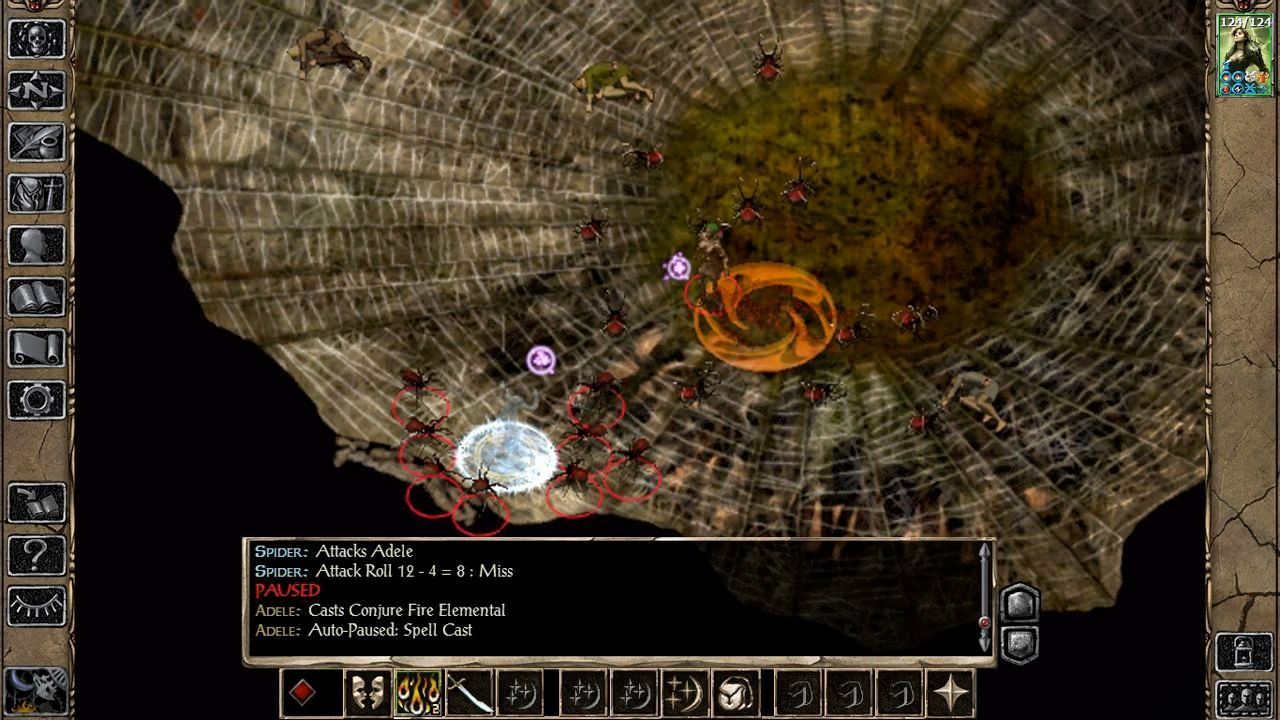The width and height of the screenshot is (1280, 720).
Task: Select Adele's character portrait
Action: (1244, 55)
